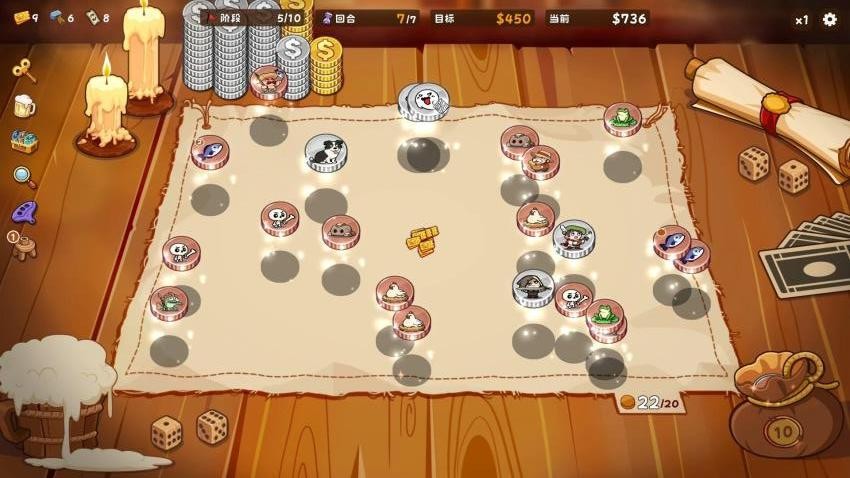Activate the magnifying glass item
Image resolution: width=850 pixels, height=478 pixels.
[x=24, y=177]
